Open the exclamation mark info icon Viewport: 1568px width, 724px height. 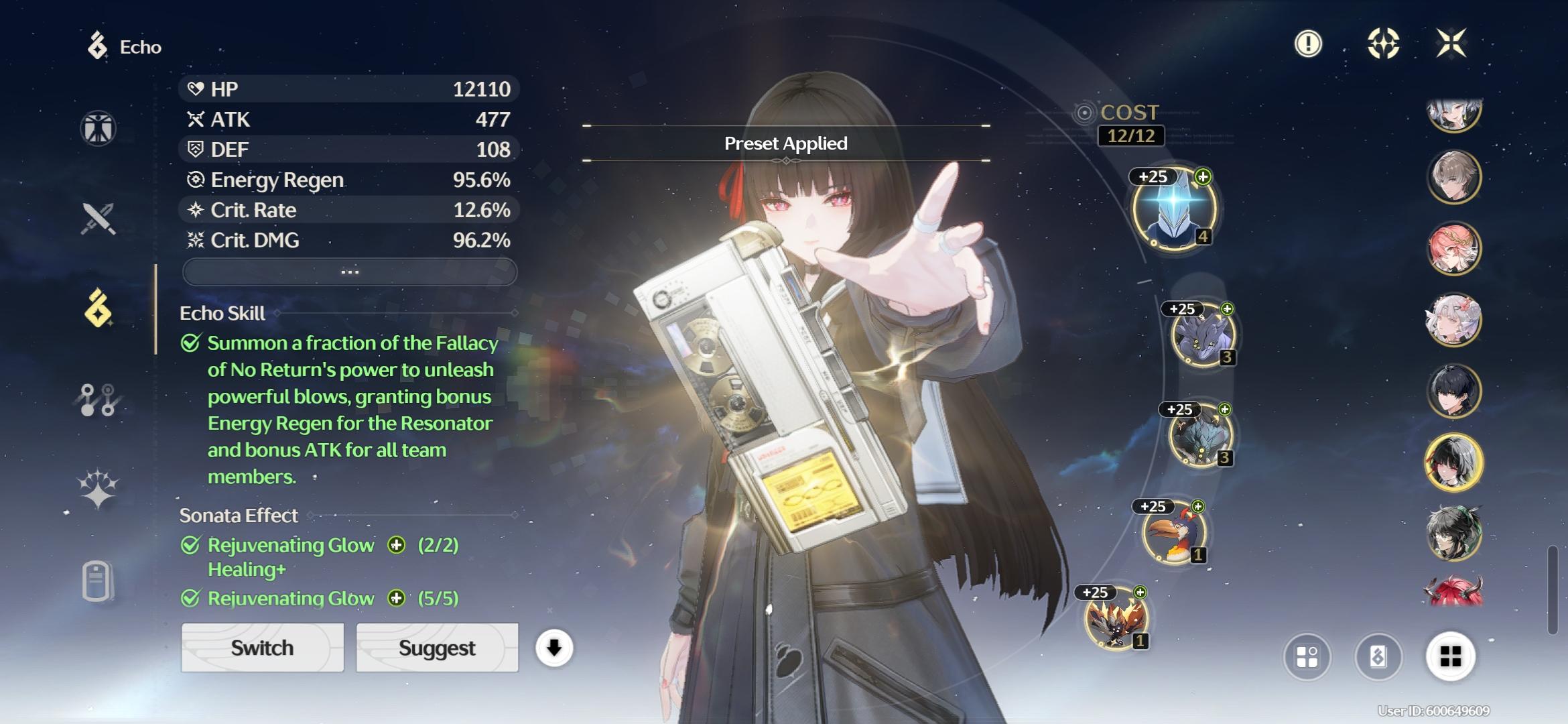pyautogui.click(x=1308, y=44)
